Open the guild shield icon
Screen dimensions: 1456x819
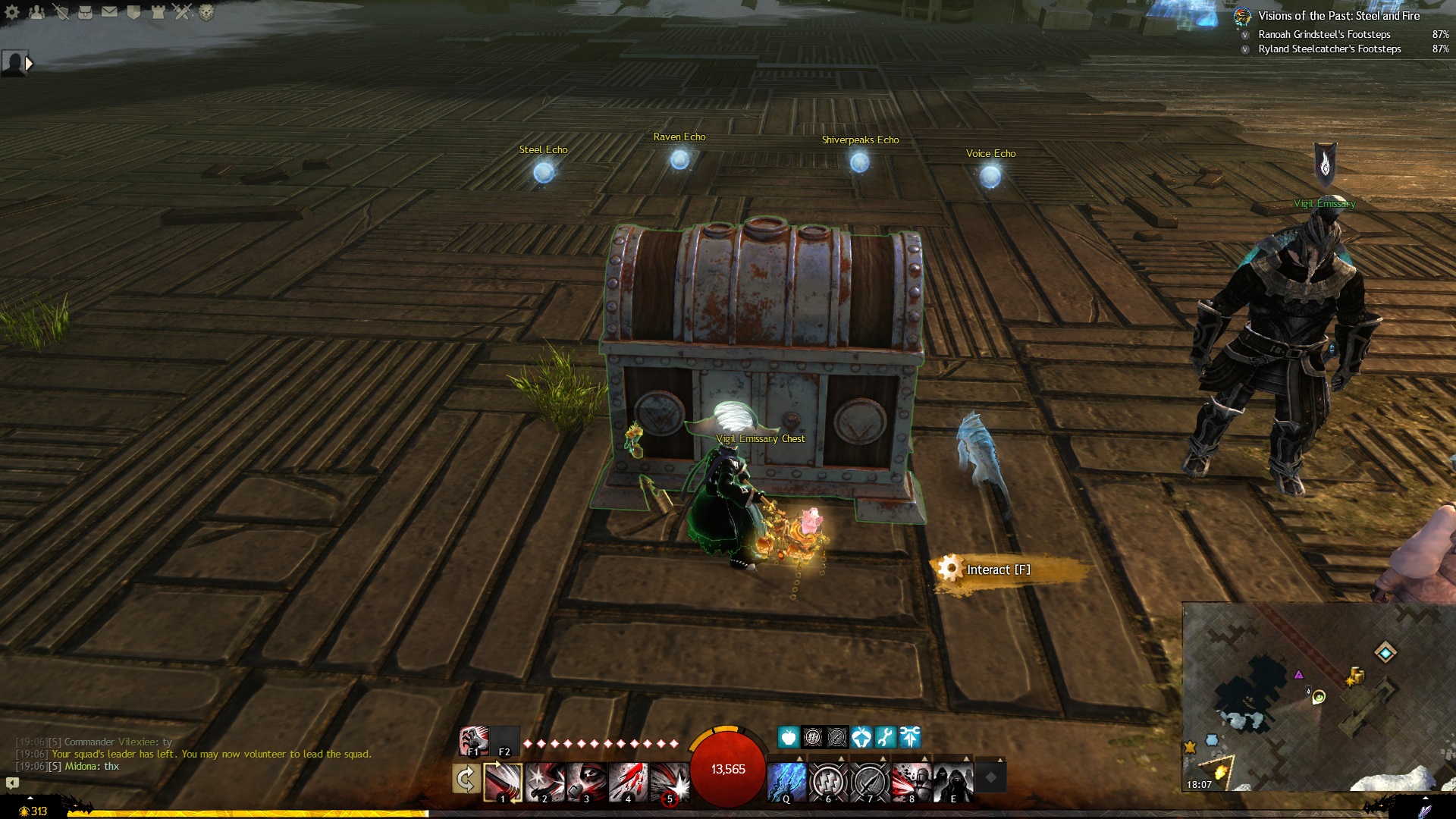tap(133, 12)
